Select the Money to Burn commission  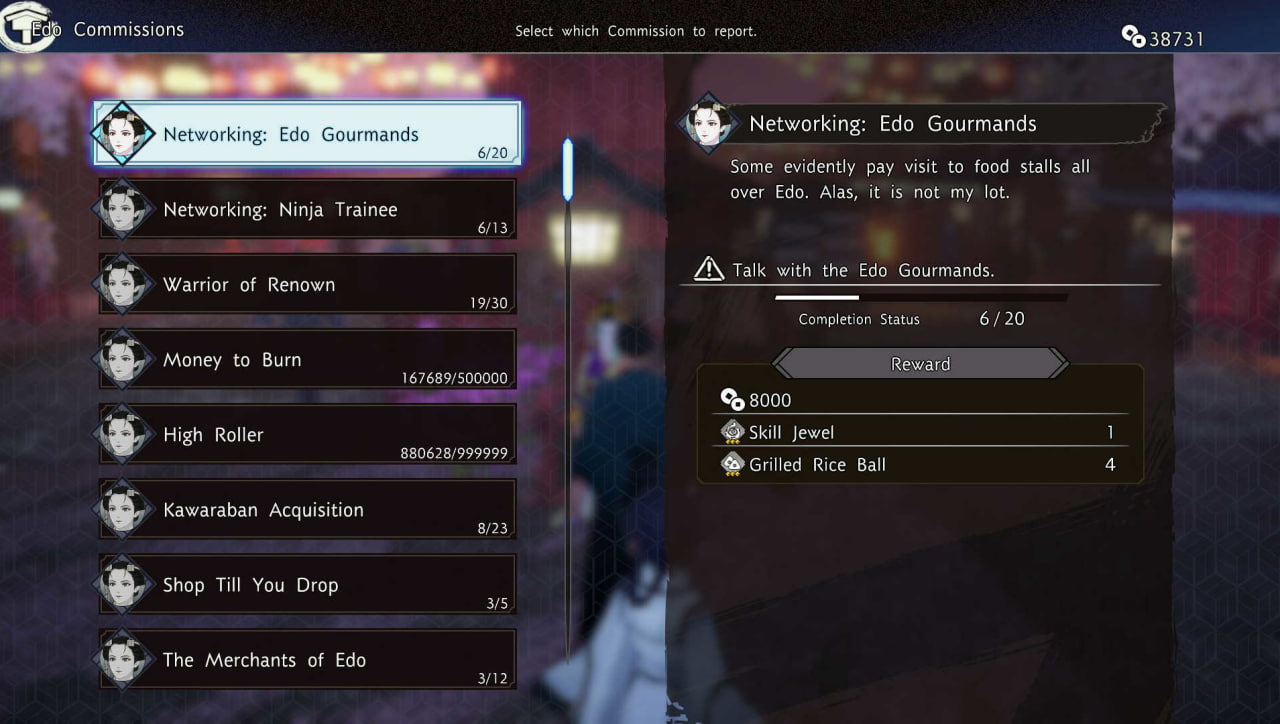pos(308,359)
